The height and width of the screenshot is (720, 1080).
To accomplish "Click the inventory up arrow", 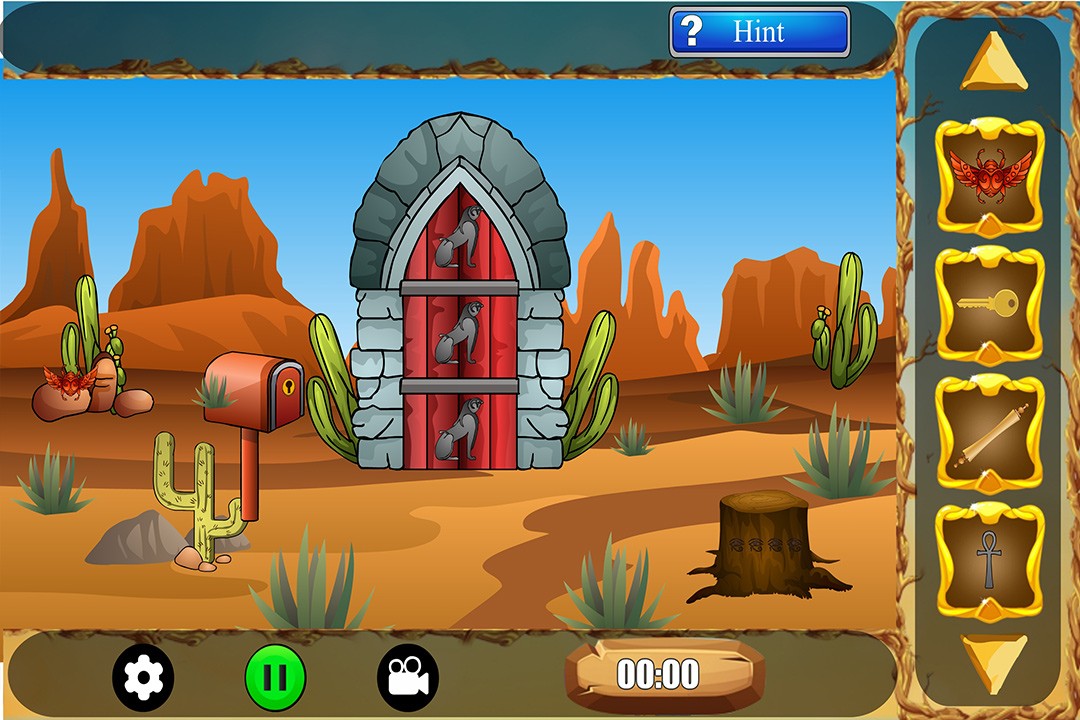I will [x=991, y=62].
